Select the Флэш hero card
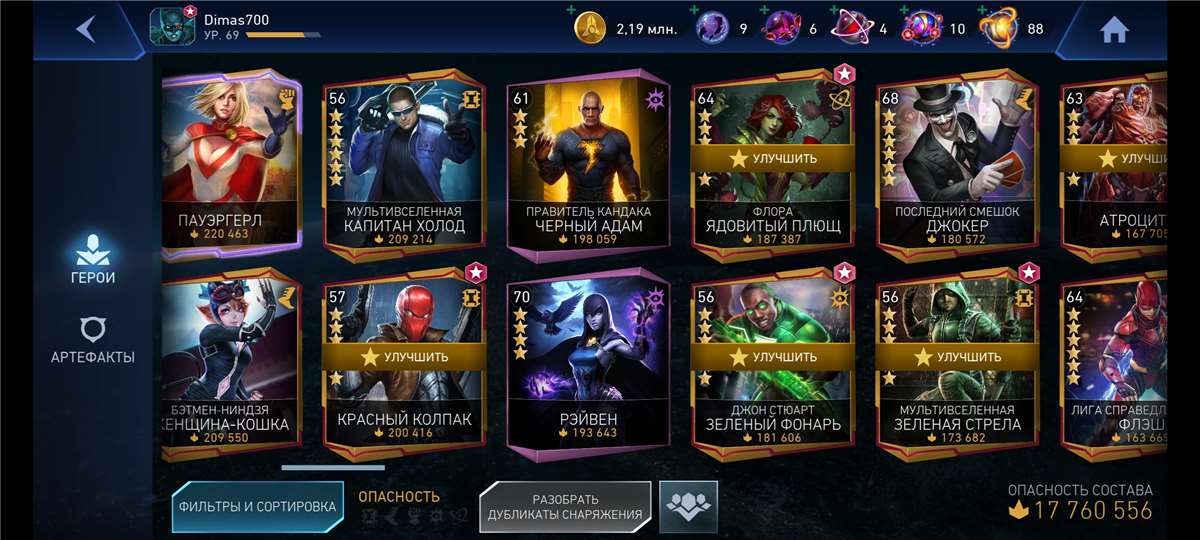1200x540 pixels. (x=1115, y=365)
